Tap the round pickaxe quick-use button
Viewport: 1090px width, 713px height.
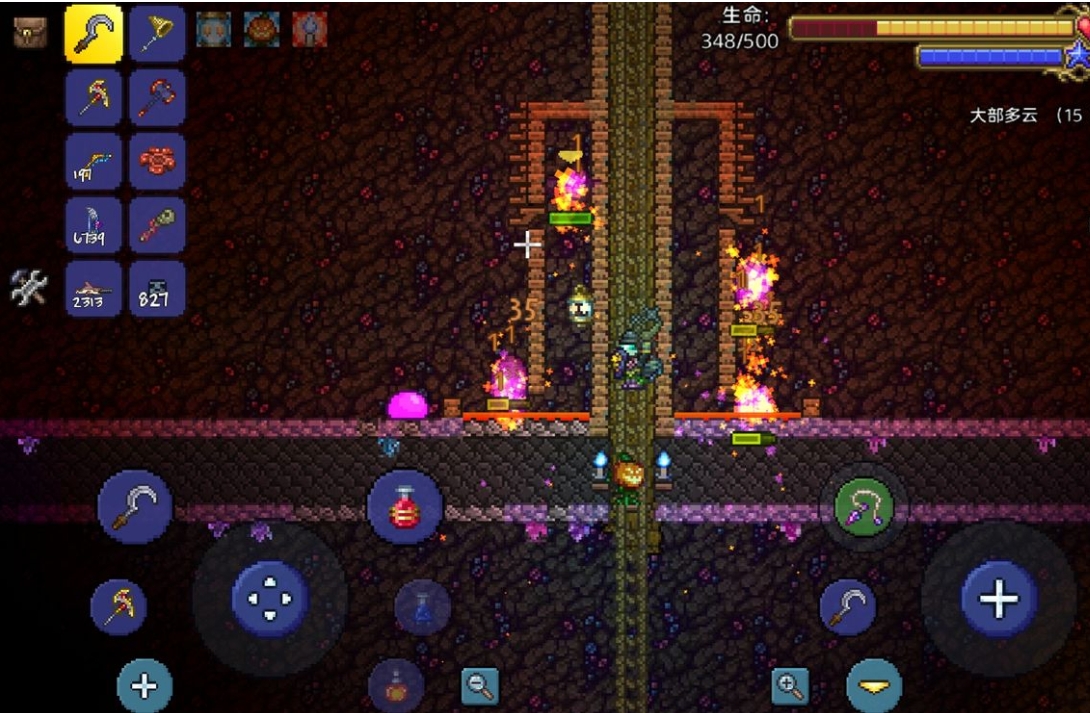tap(119, 607)
